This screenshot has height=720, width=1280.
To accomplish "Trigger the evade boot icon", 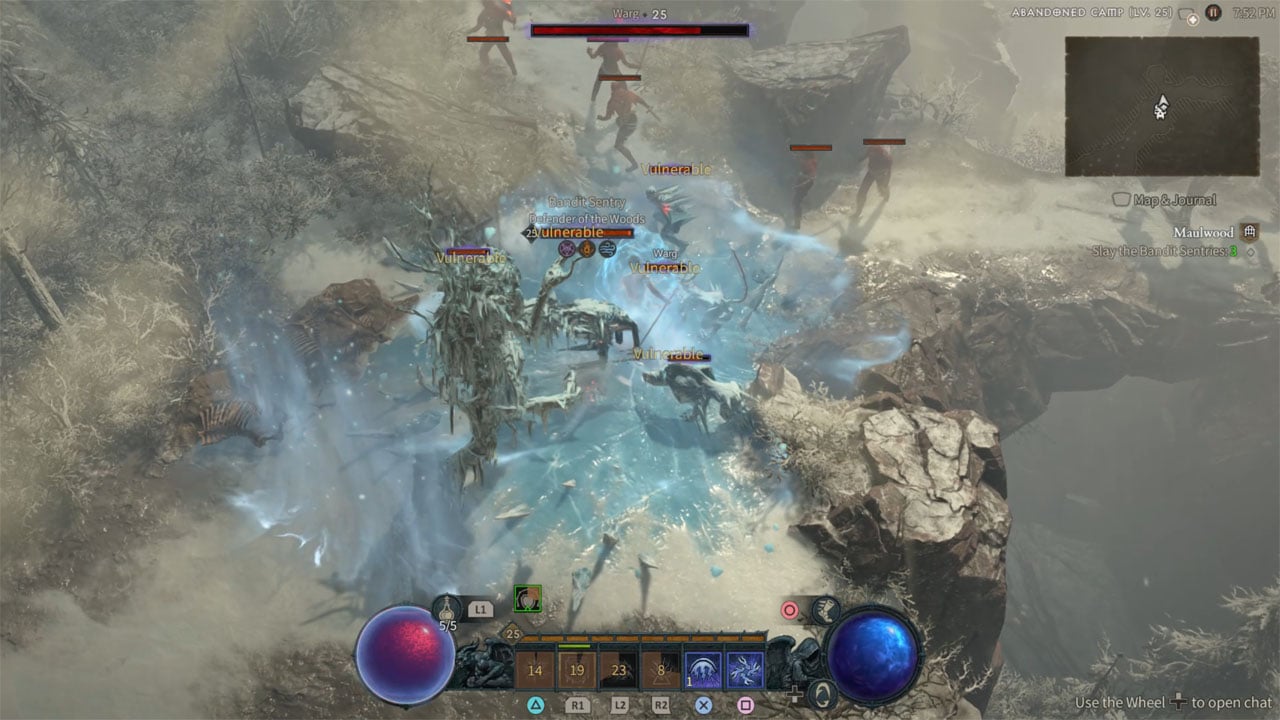I will pos(826,609).
